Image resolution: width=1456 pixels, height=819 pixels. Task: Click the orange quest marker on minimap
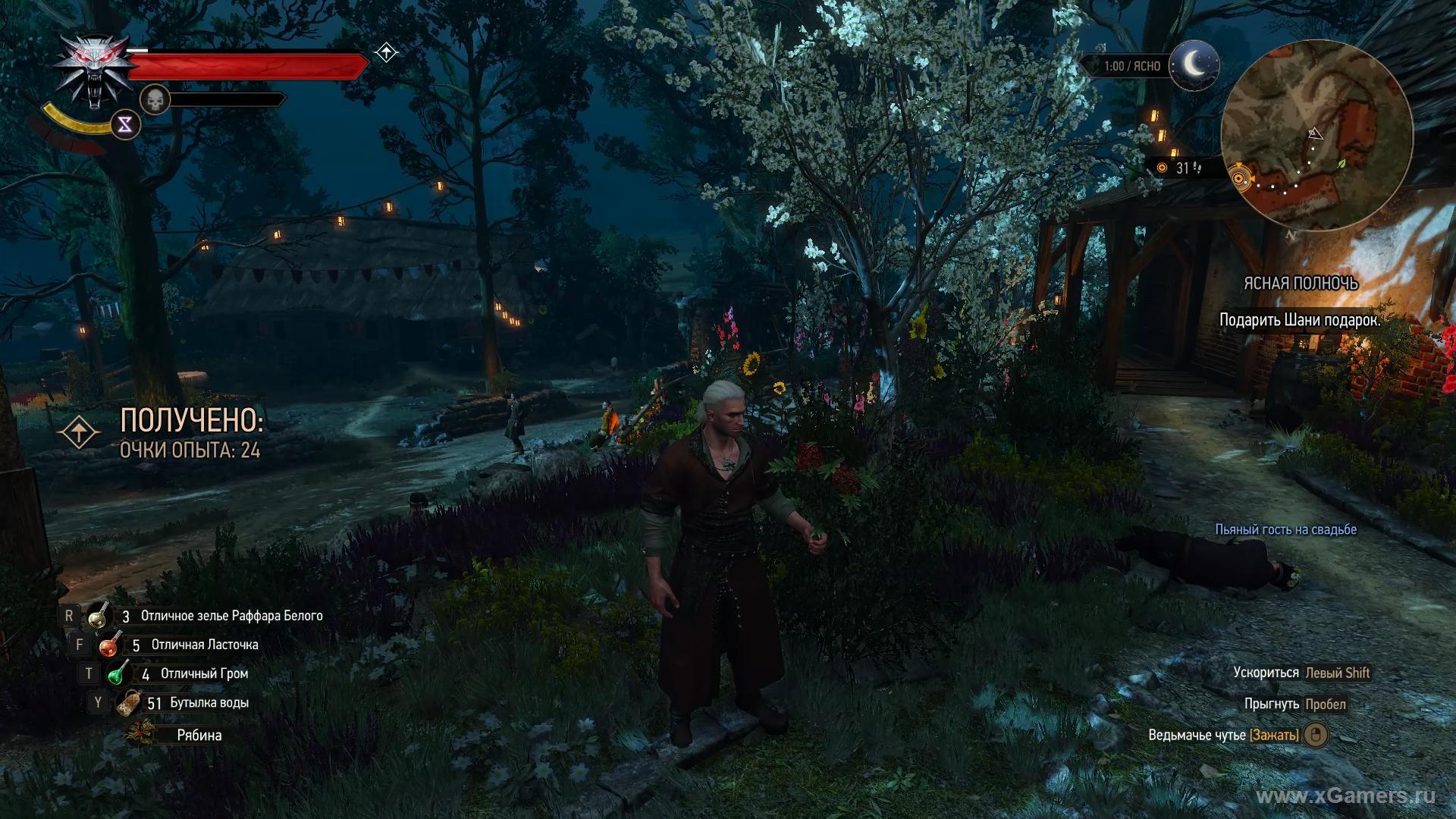coord(1239,179)
